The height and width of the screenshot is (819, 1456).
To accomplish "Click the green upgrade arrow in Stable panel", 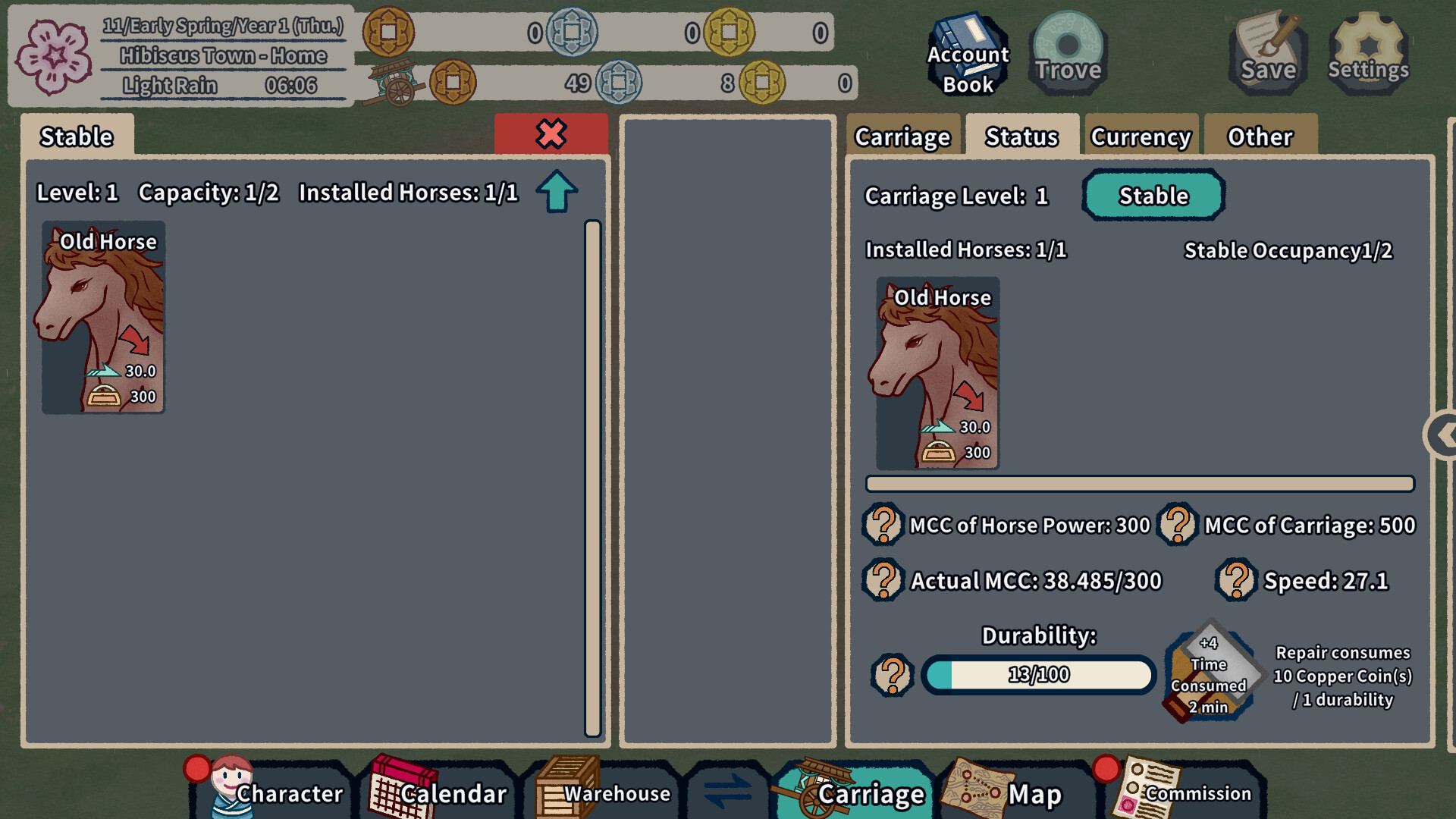I will 556,190.
